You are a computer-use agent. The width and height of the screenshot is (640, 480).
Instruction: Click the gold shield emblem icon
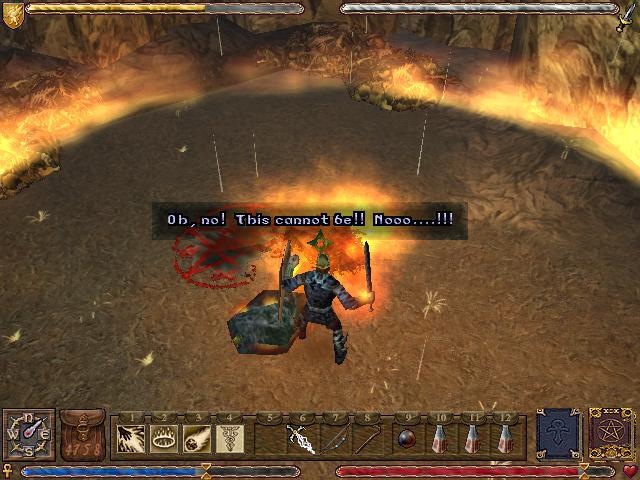coord(13,12)
